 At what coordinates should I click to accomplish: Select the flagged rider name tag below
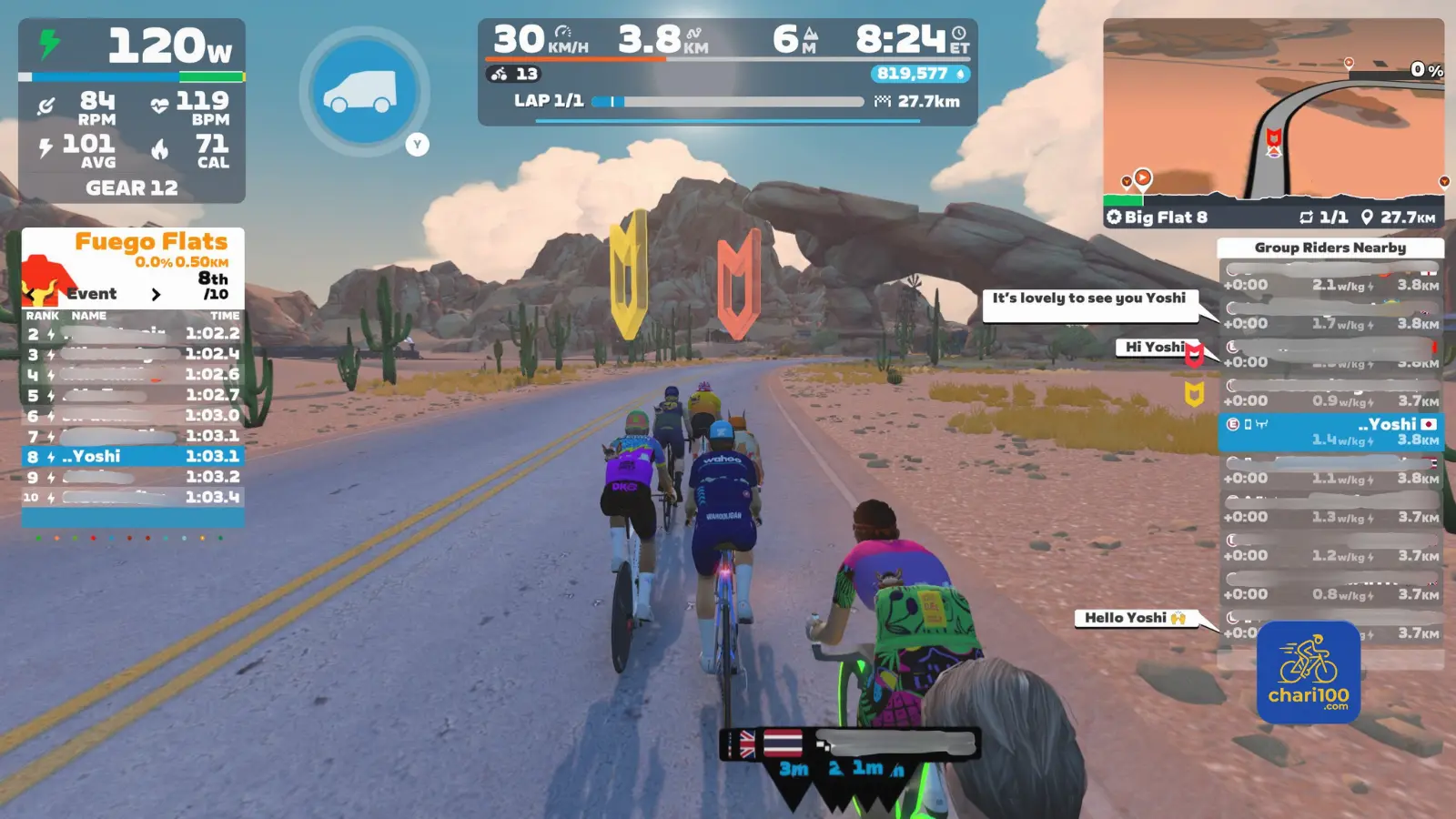tap(851, 743)
